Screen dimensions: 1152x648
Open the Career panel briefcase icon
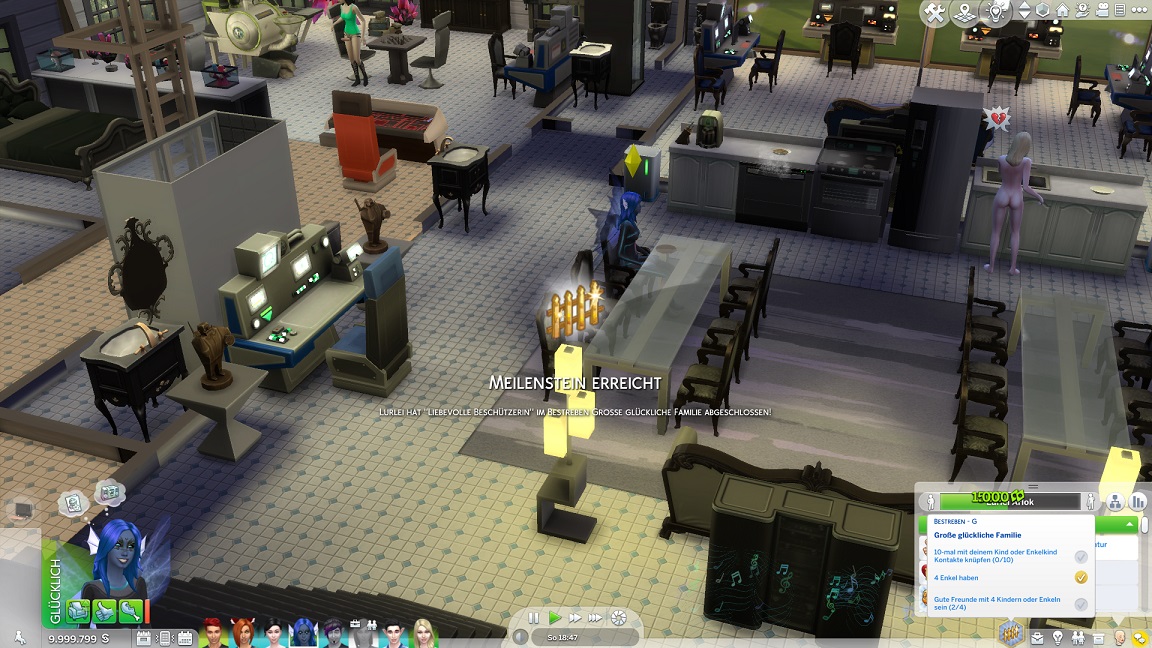(x=1039, y=636)
